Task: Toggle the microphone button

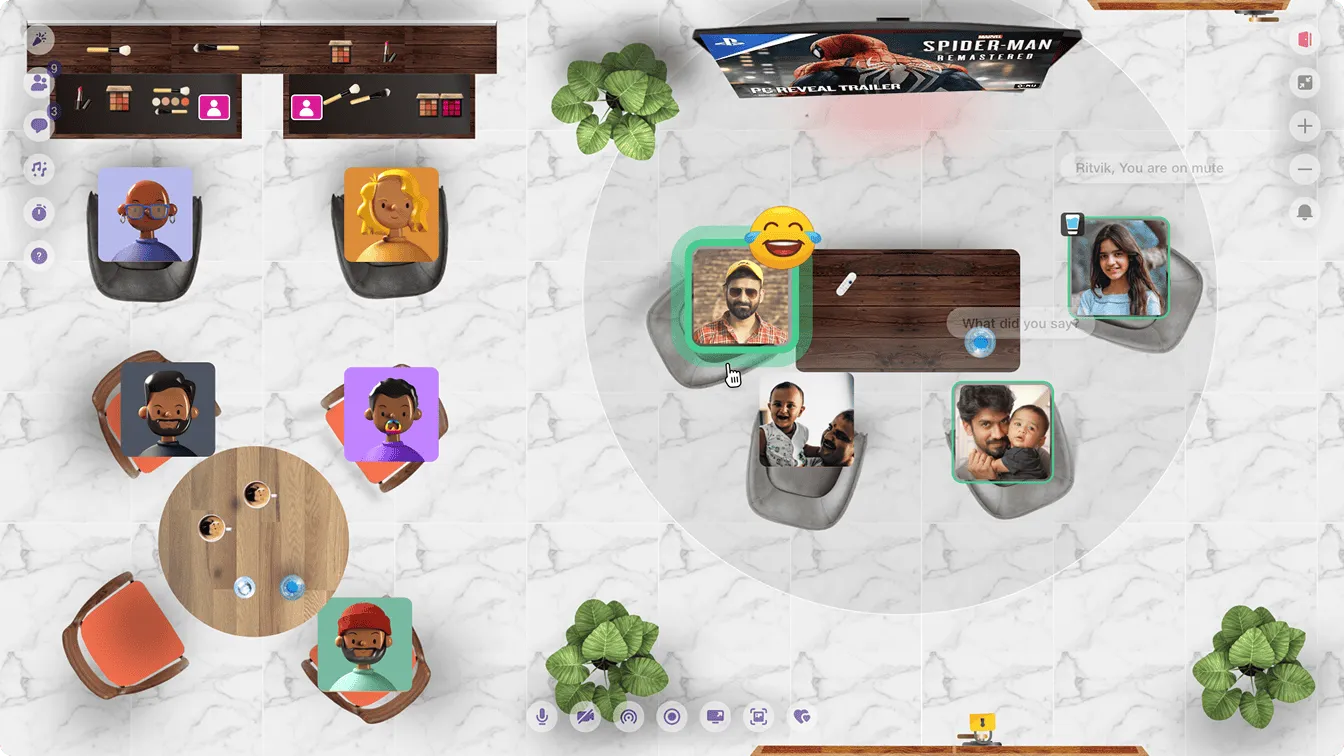Action: coord(542,716)
